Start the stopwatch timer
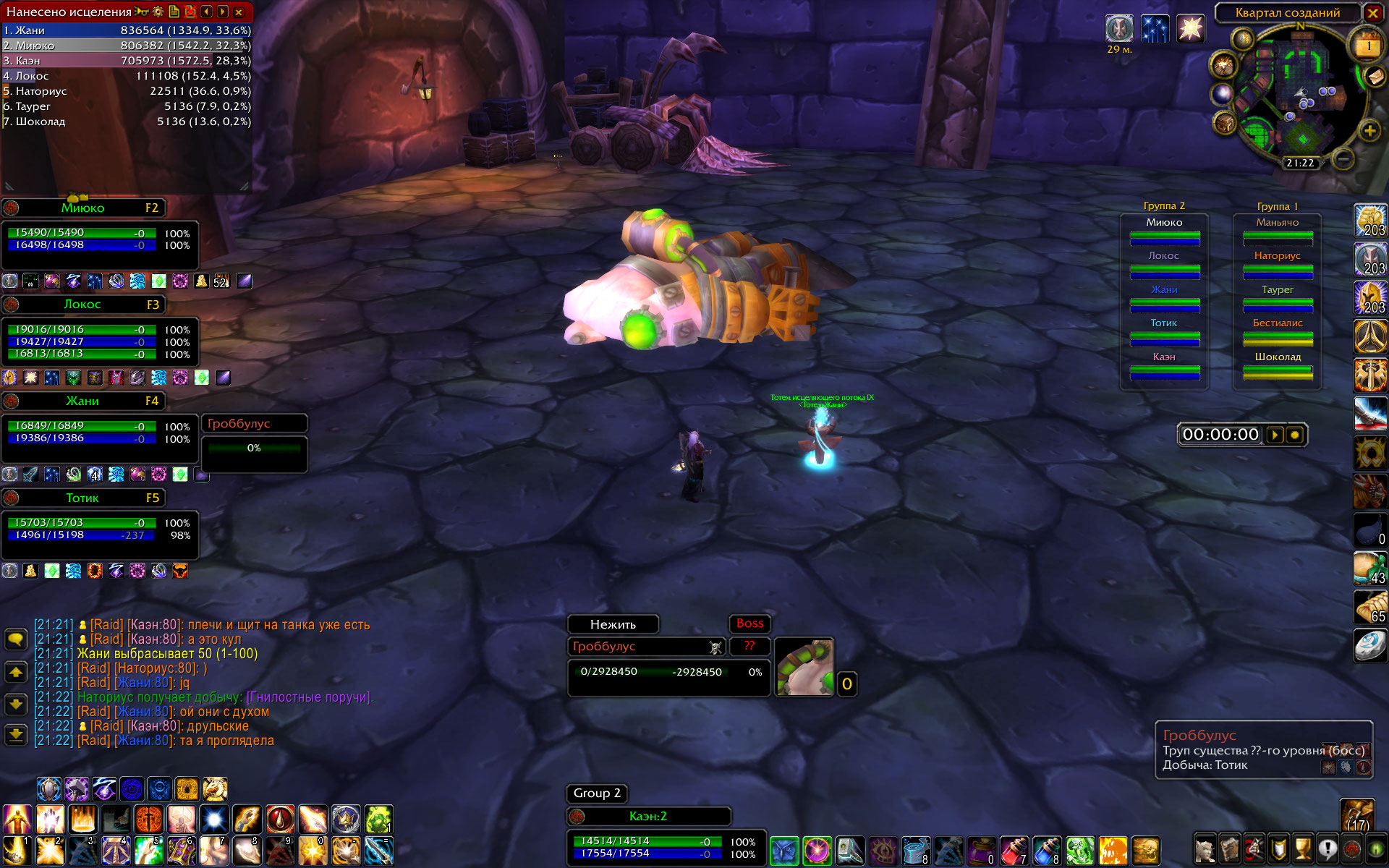 (x=1275, y=435)
